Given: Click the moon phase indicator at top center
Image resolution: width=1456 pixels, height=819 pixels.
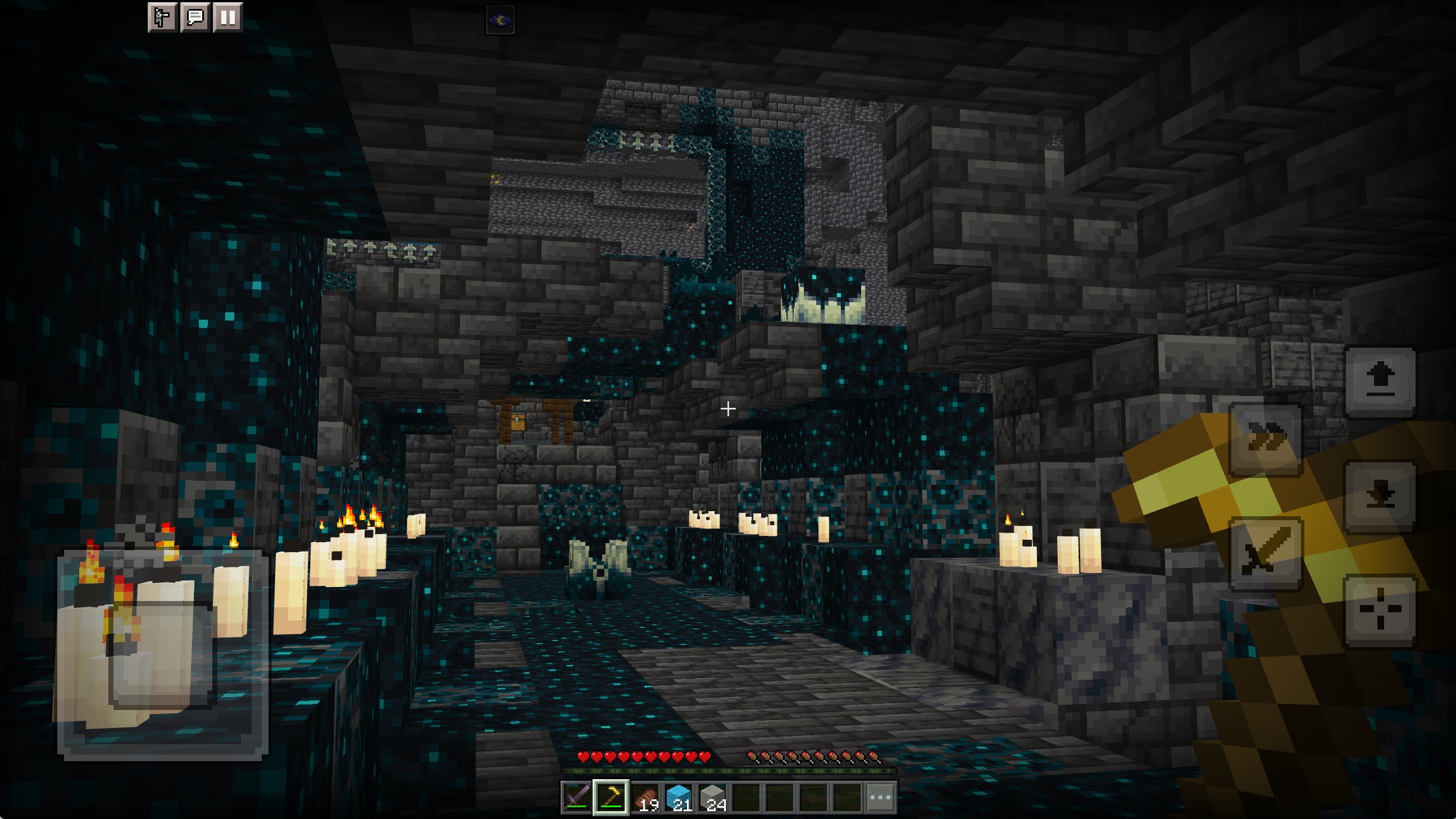Looking at the screenshot, I should point(501,20).
